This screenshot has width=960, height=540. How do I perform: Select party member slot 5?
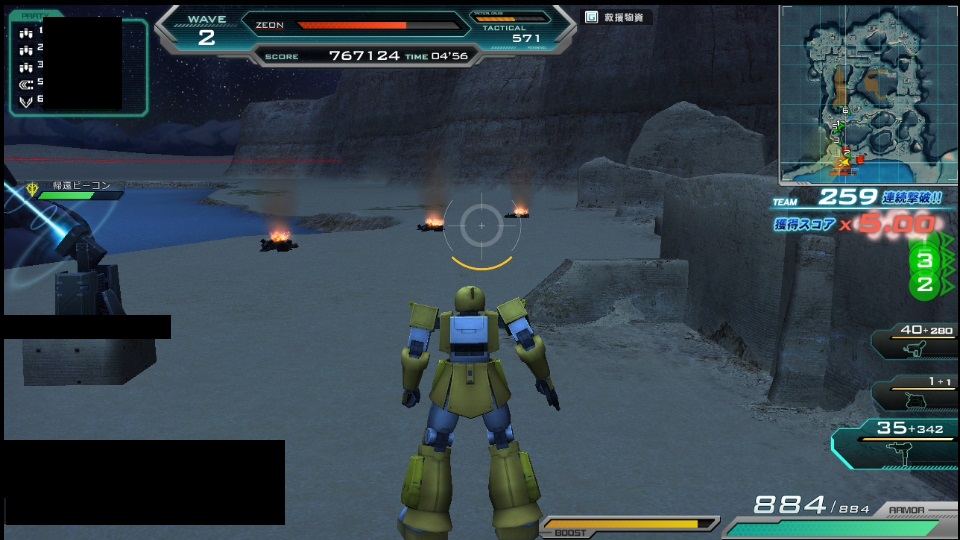click(x=30, y=83)
